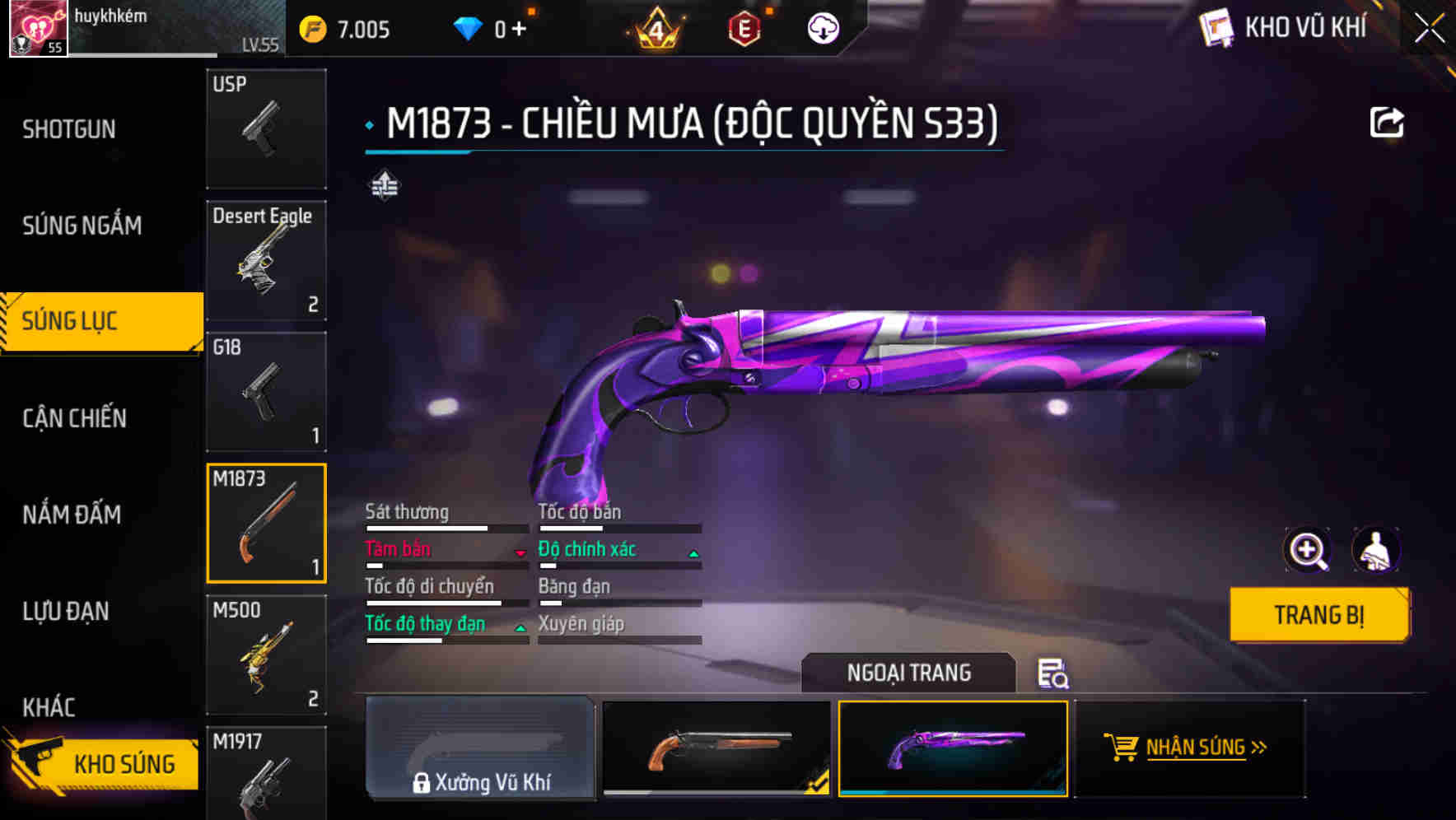Share the M1873 using the share icon
The image size is (1456, 820).
[x=1388, y=121]
